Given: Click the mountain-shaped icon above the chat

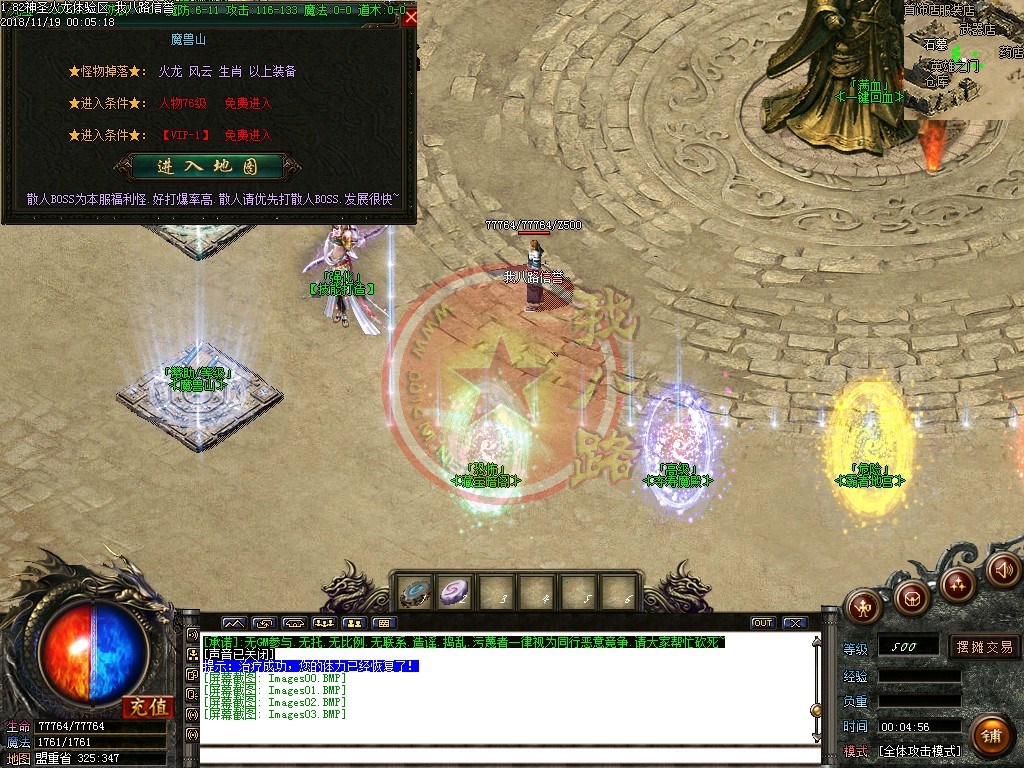Looking at the screenshot, I should (233, 623).
